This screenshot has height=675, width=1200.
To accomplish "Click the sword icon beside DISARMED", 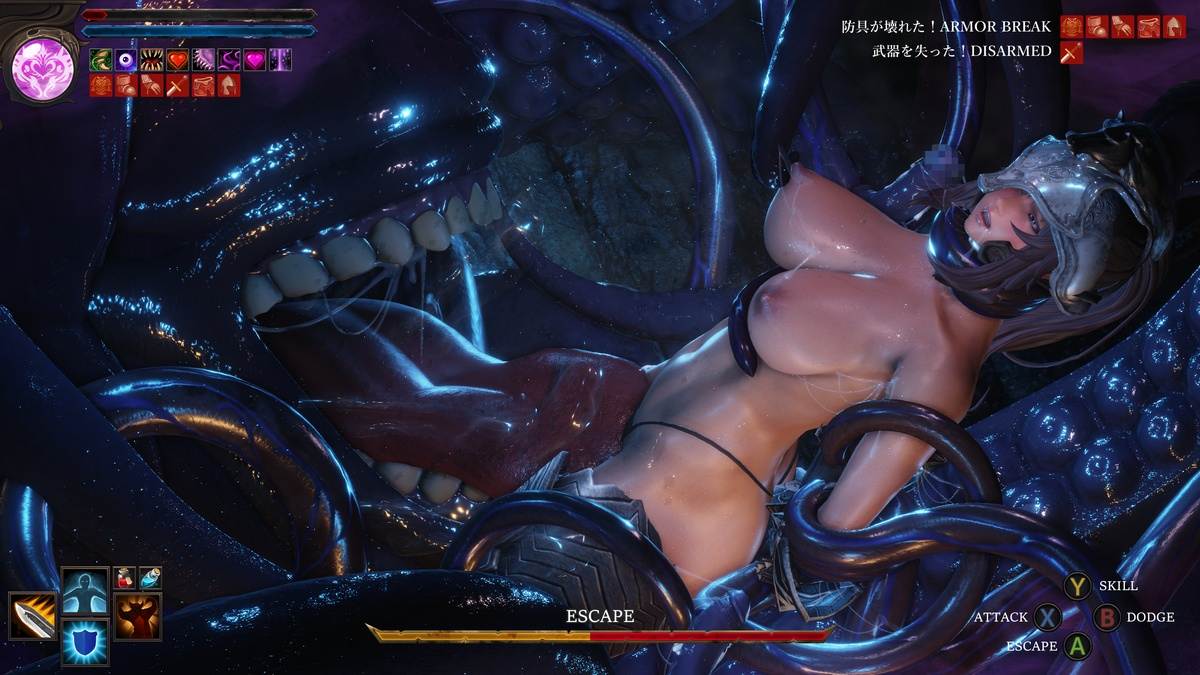I will click(x=1072, y=52).
